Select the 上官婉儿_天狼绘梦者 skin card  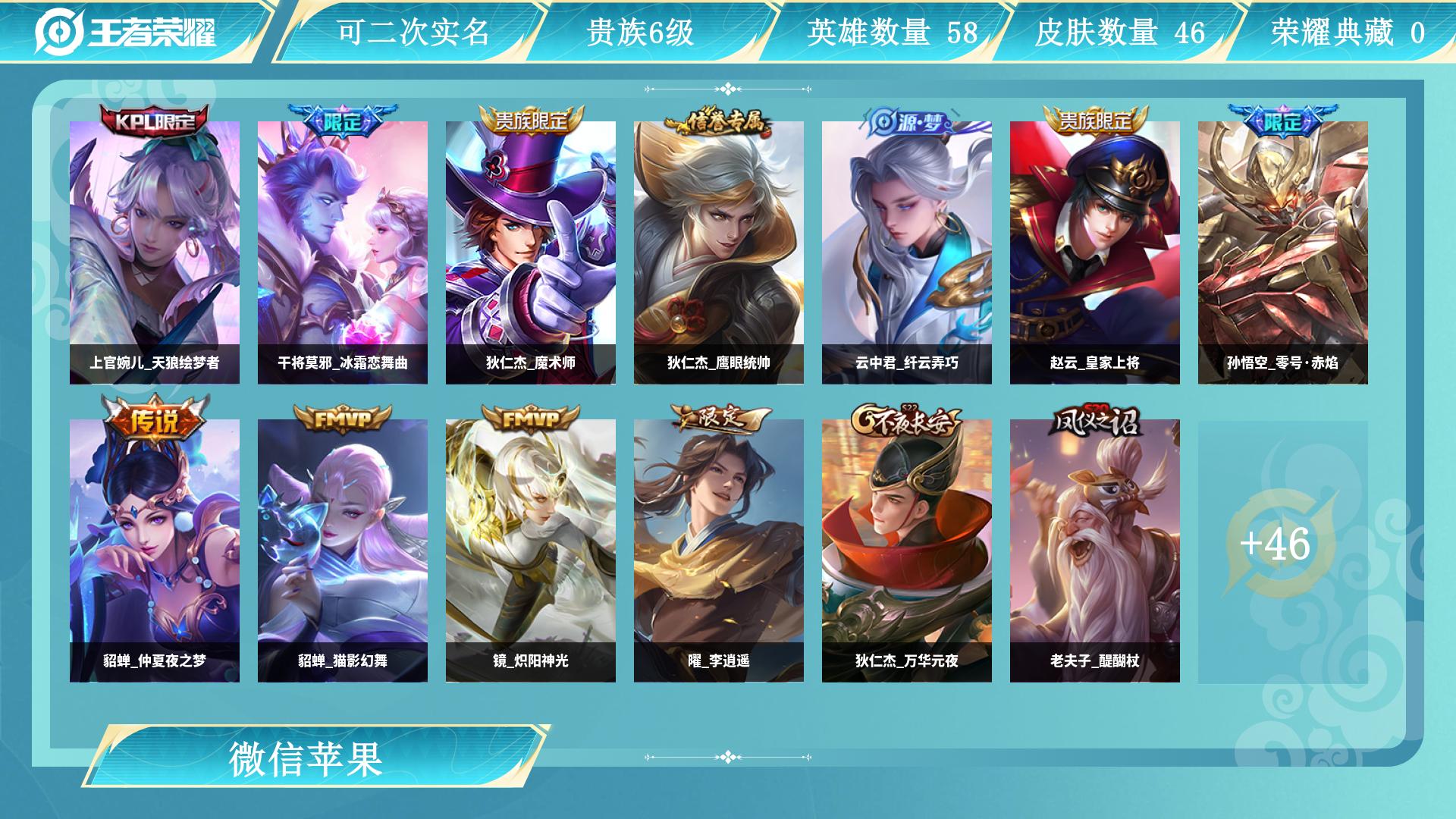(x=155, y=252)
